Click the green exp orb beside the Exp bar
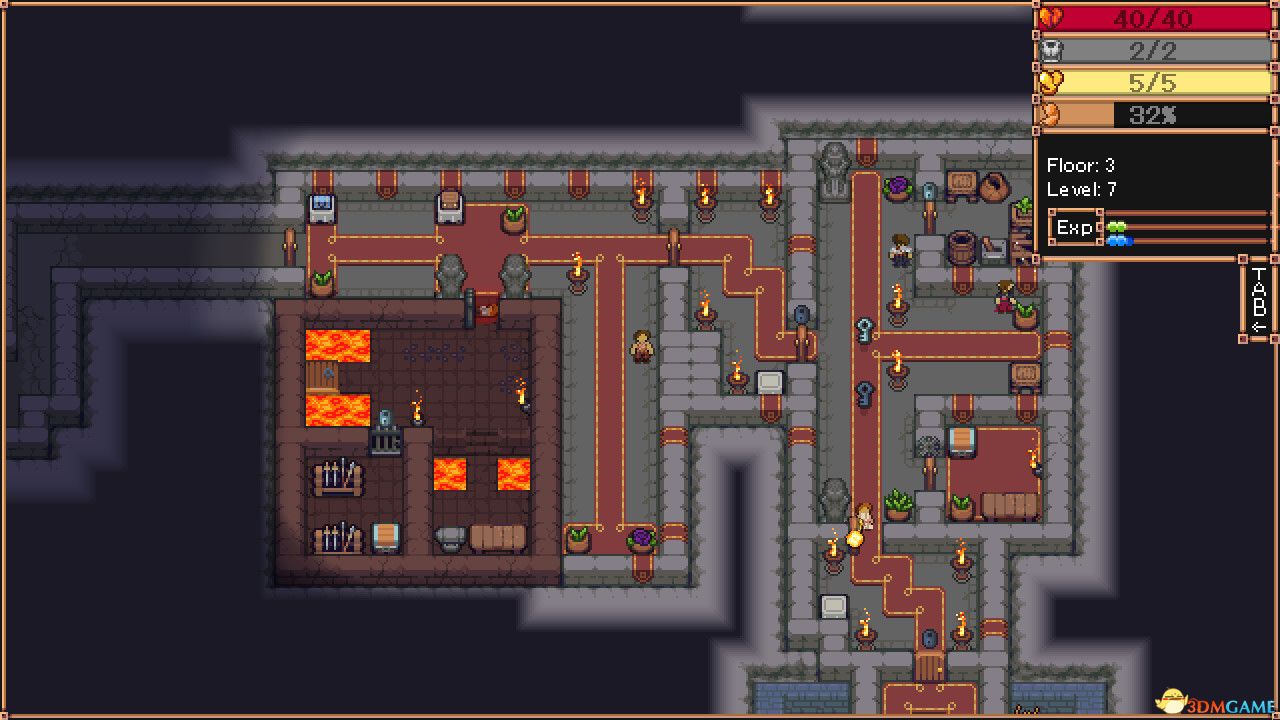 click(x=1117, y=227)
